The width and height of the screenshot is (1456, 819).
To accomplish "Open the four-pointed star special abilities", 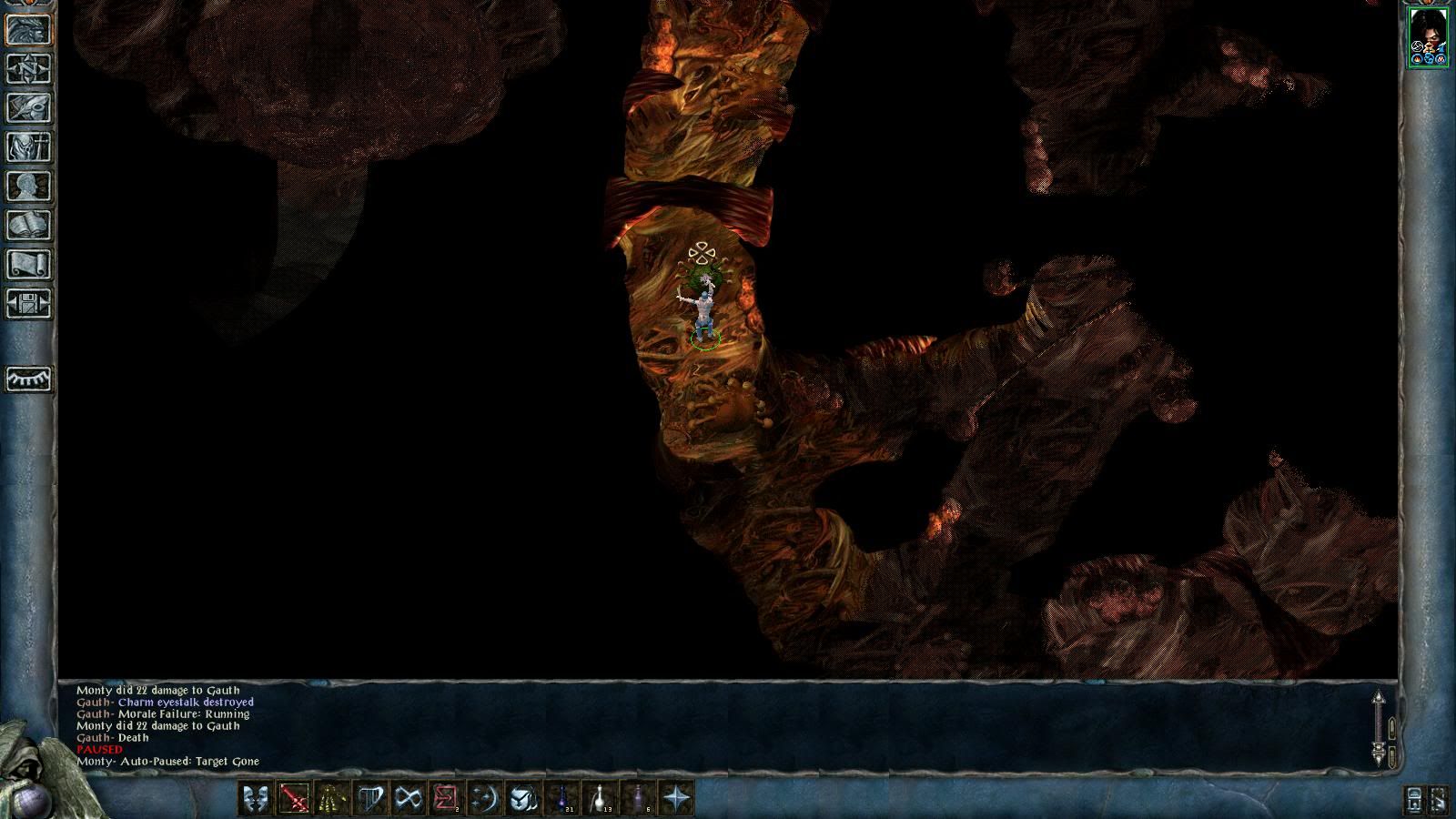I will click(677, 799).
